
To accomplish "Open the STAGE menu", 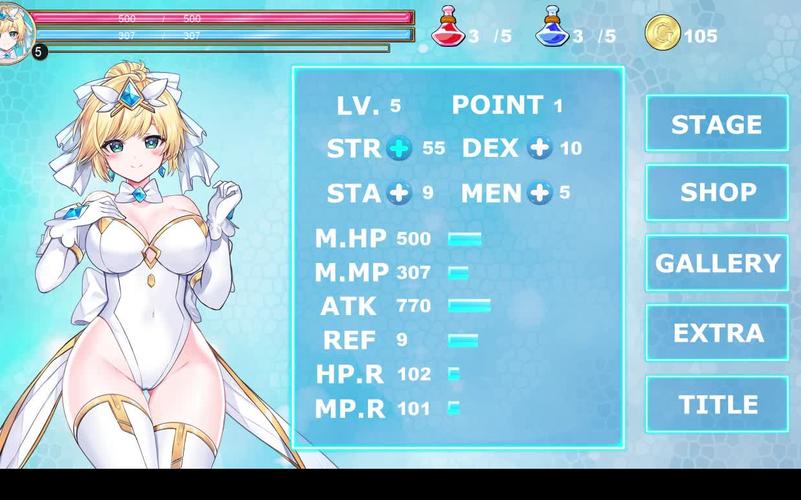I will (716, 124).
